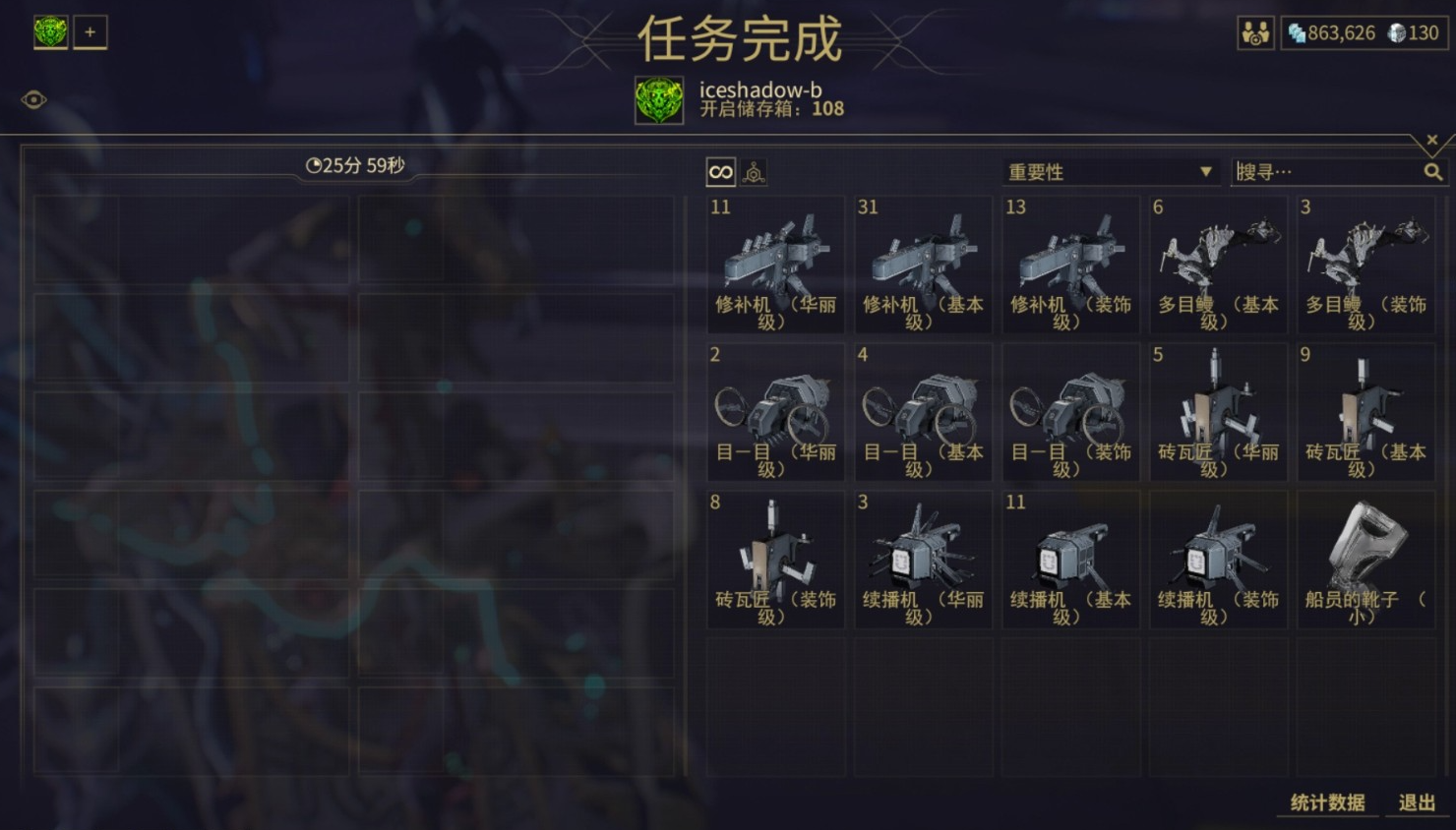Toggle the eye HUD visibility icon
This screenshot has width=1456, height=830.
coord(35,97)
